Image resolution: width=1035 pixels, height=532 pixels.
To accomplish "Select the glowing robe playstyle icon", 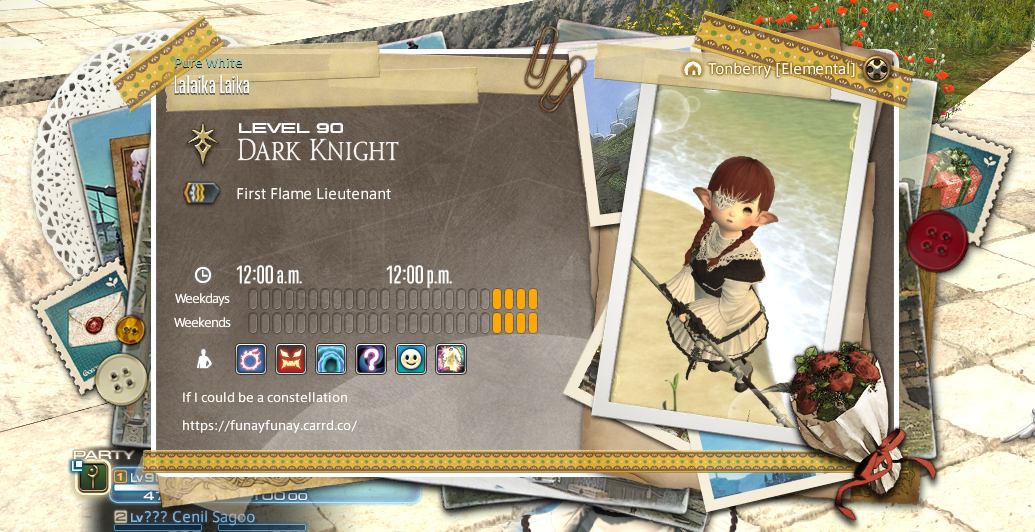I will [x=450, y=358].
